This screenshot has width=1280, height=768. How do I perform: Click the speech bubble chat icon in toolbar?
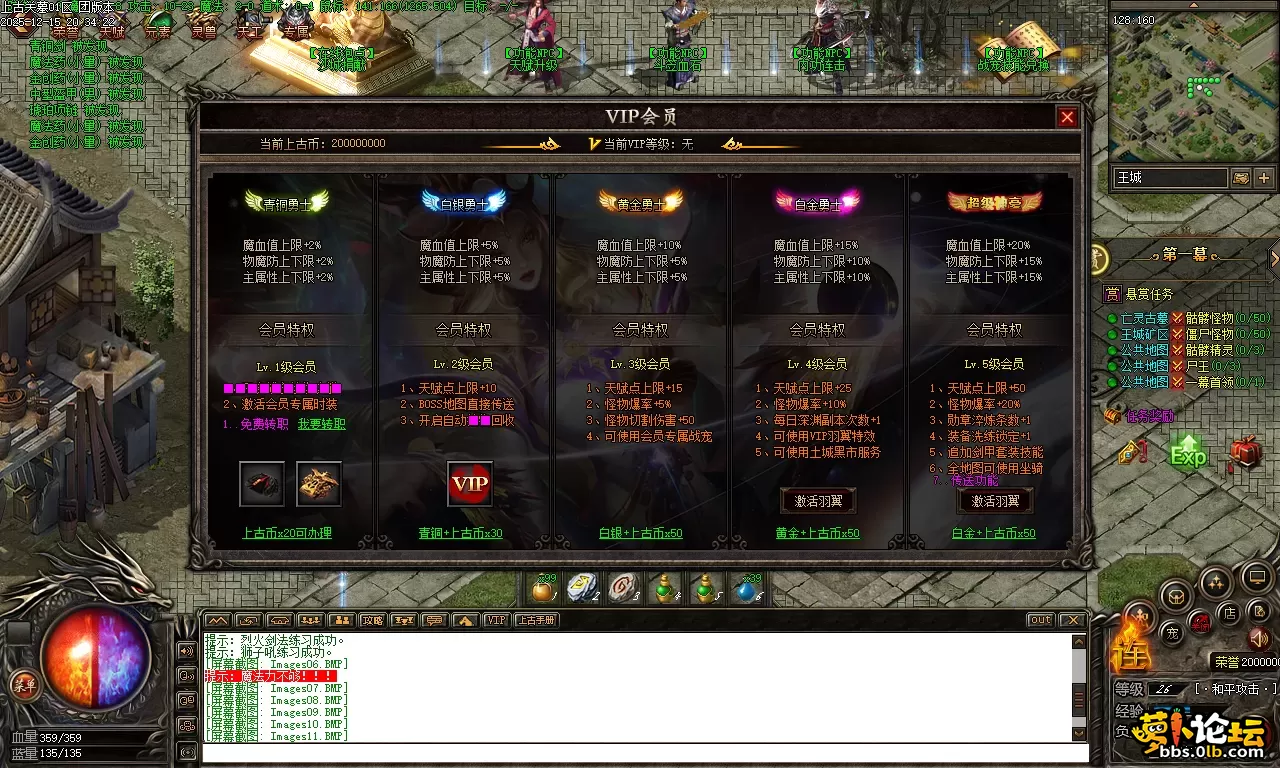436,620
